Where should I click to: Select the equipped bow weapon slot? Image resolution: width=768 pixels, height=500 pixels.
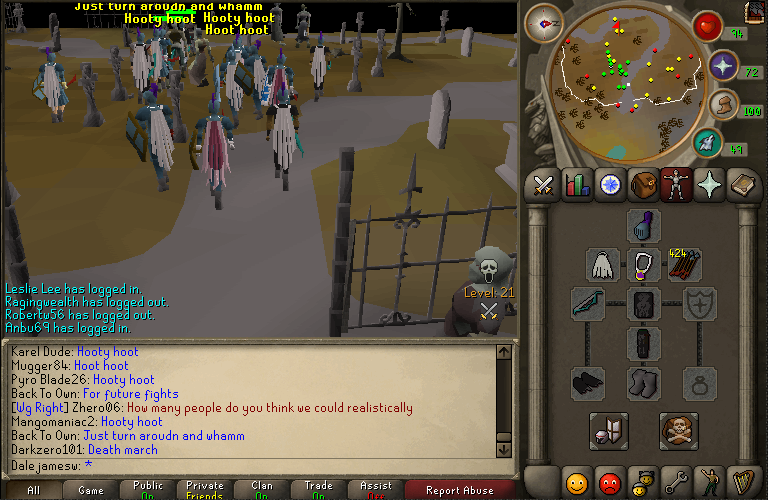[588, 304]
